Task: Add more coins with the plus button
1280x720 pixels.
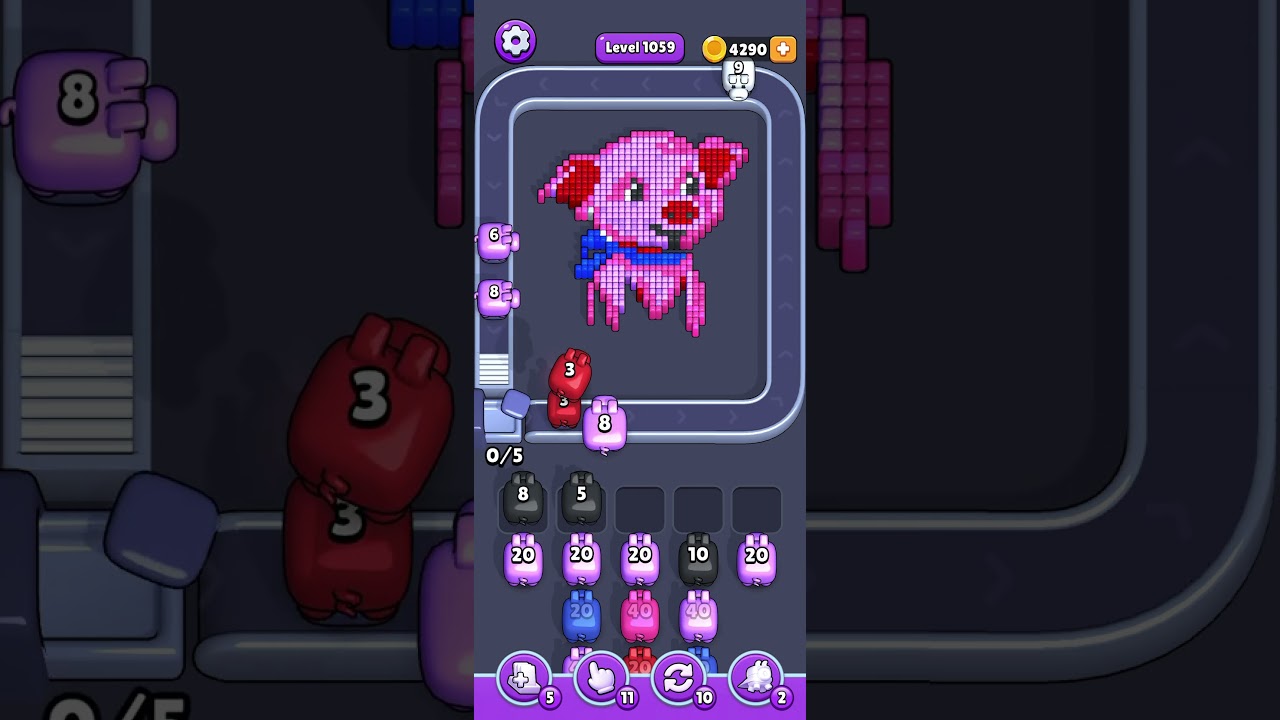Action: pos(783,49)
